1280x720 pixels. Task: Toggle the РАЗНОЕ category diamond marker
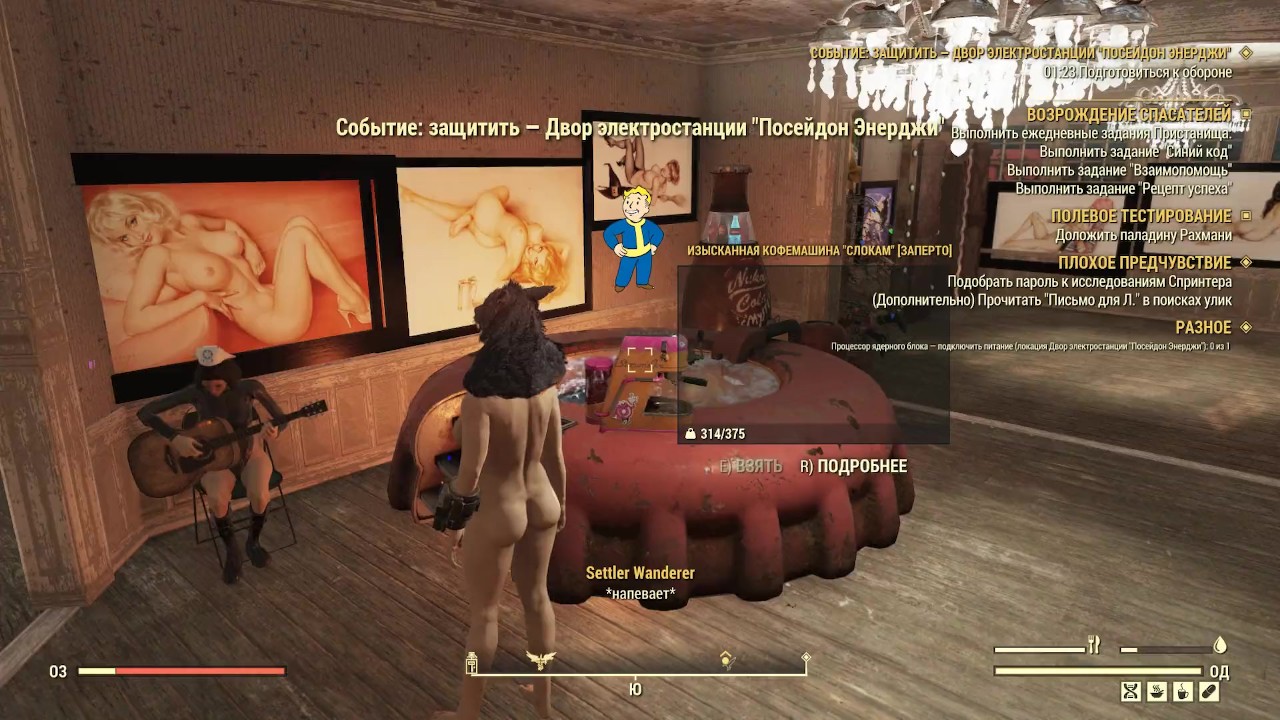[1243, 326]
